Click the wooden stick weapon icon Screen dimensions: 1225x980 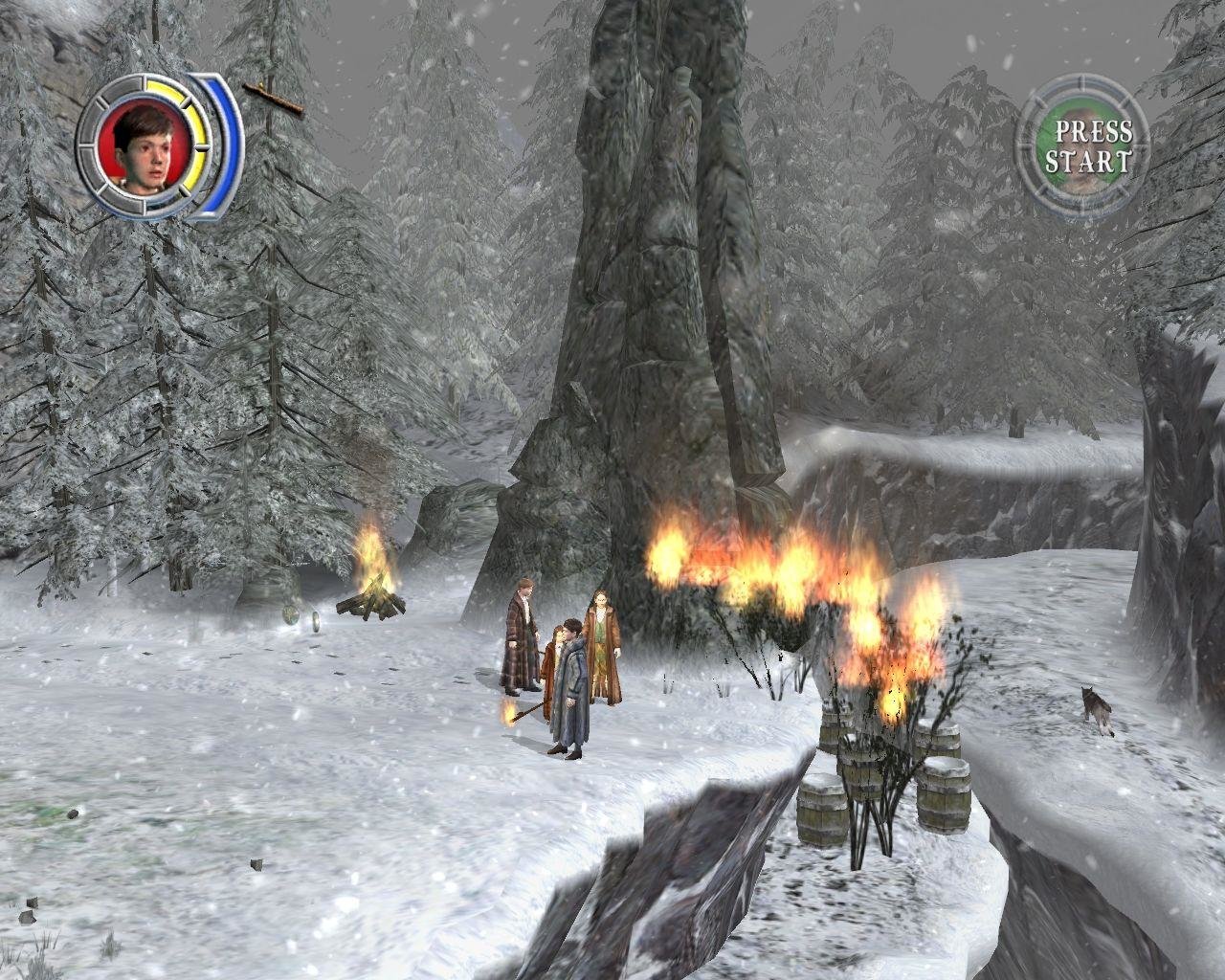273,99
